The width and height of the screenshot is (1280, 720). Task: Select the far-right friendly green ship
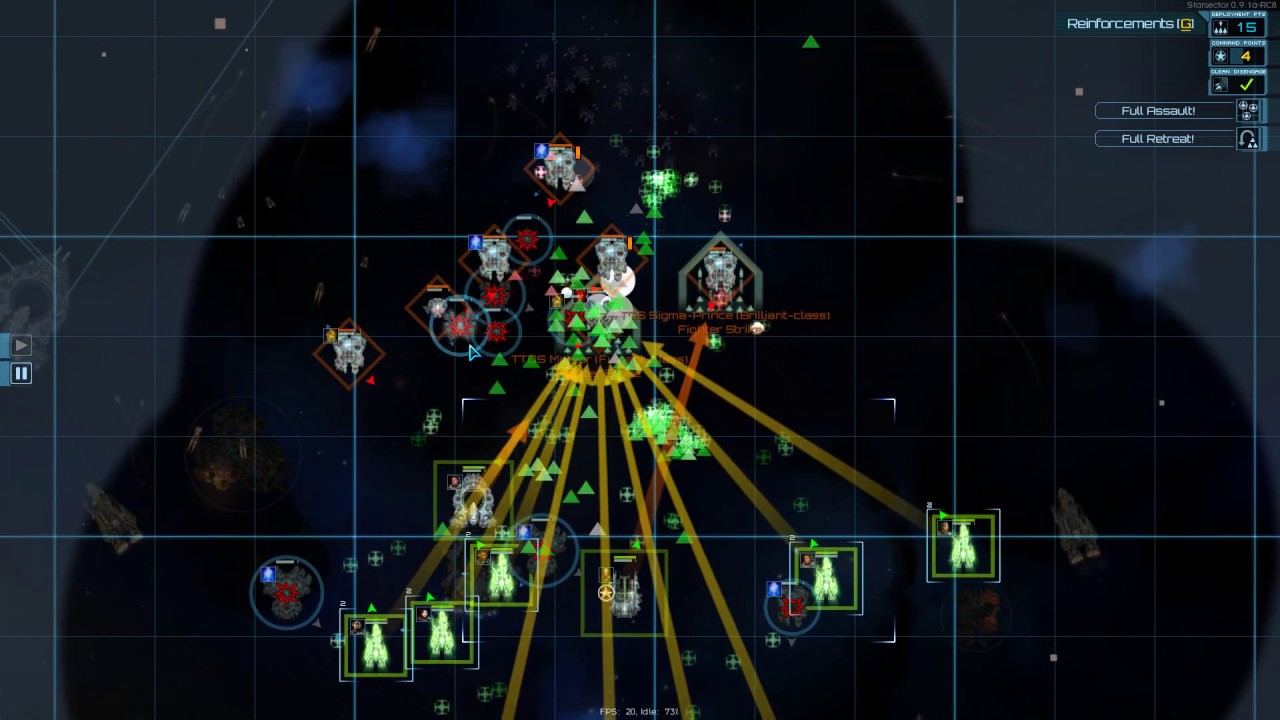point(963,546)
